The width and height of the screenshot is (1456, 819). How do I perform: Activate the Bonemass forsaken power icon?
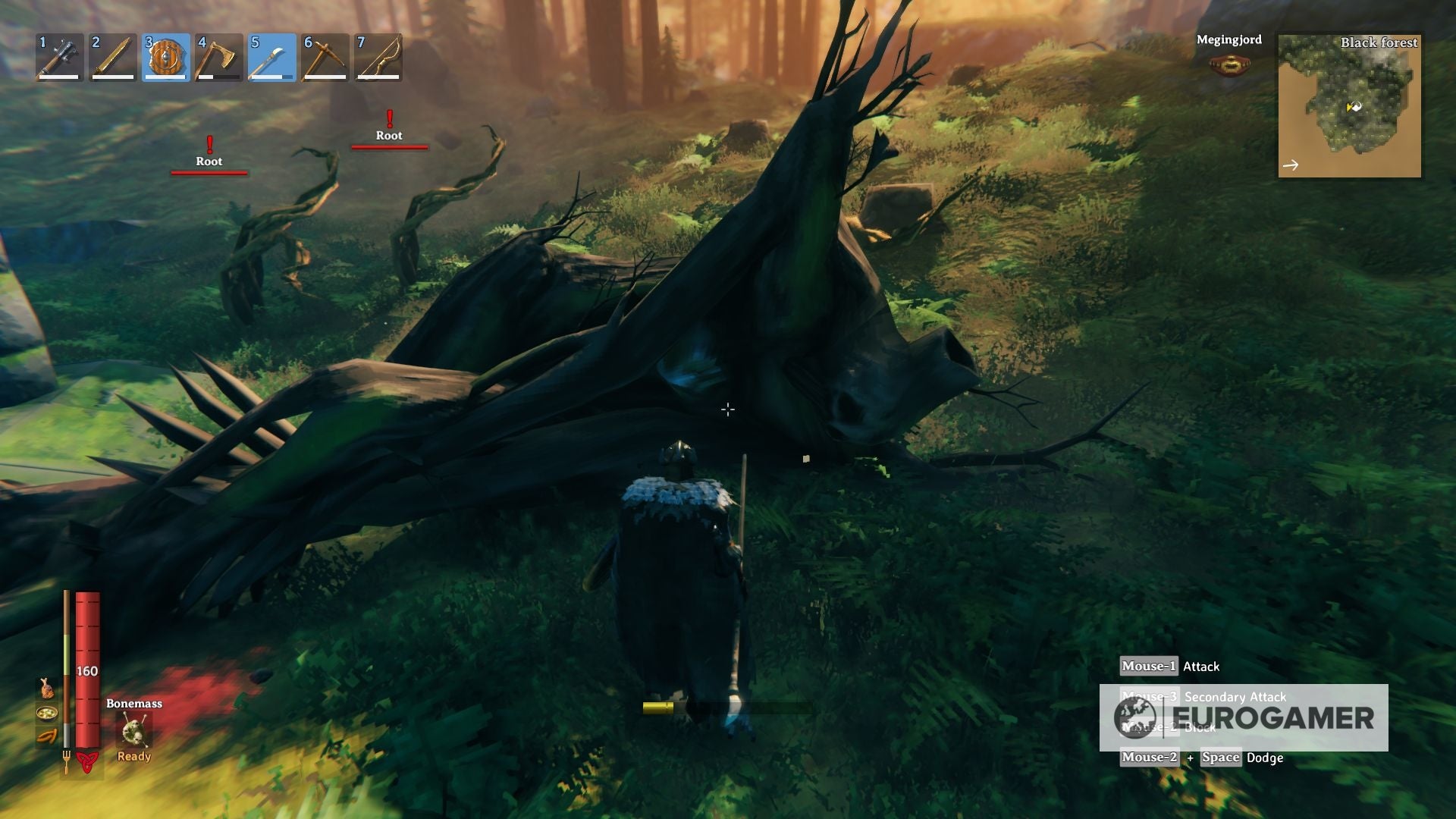(133, 731)
